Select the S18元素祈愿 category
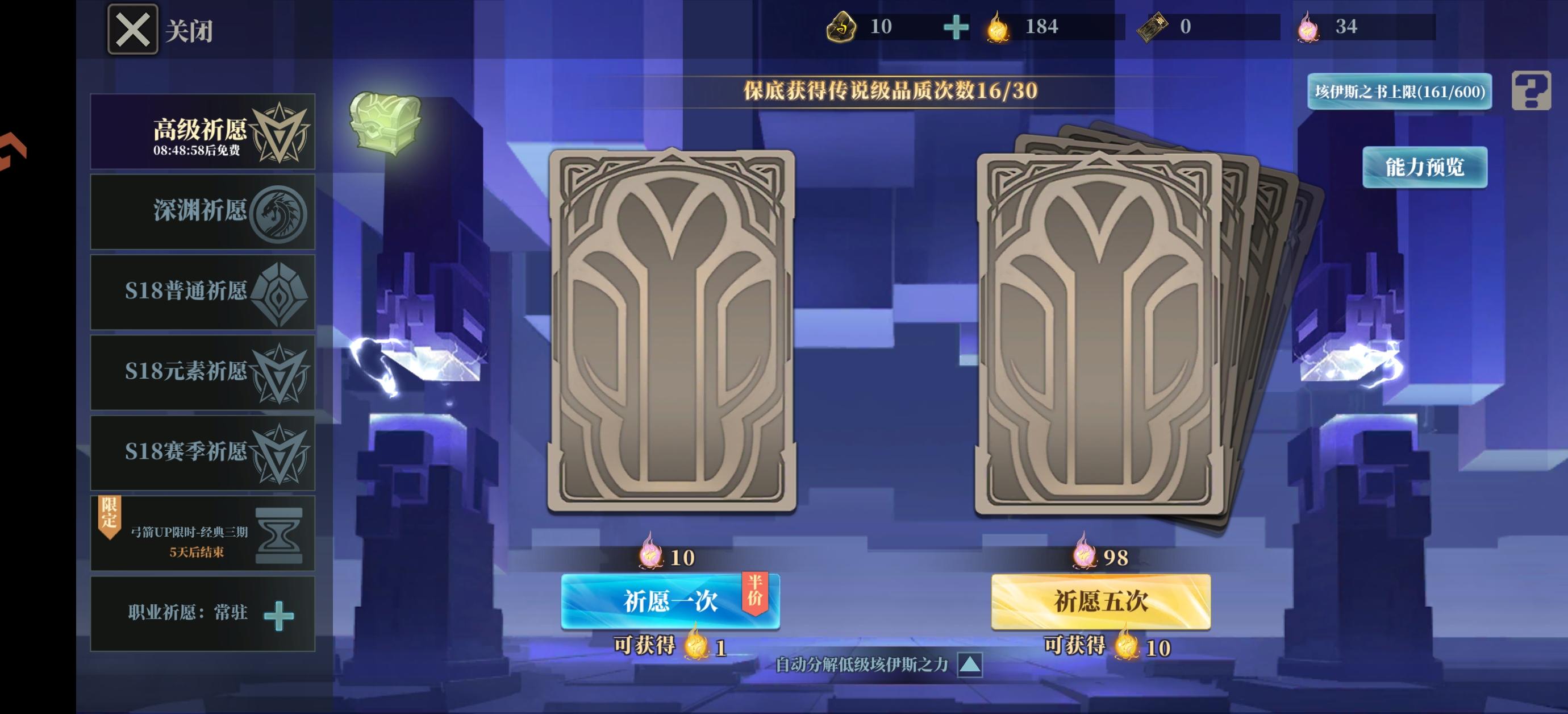Viewport: 1568px width, 714px height. (x=203, y=373)
